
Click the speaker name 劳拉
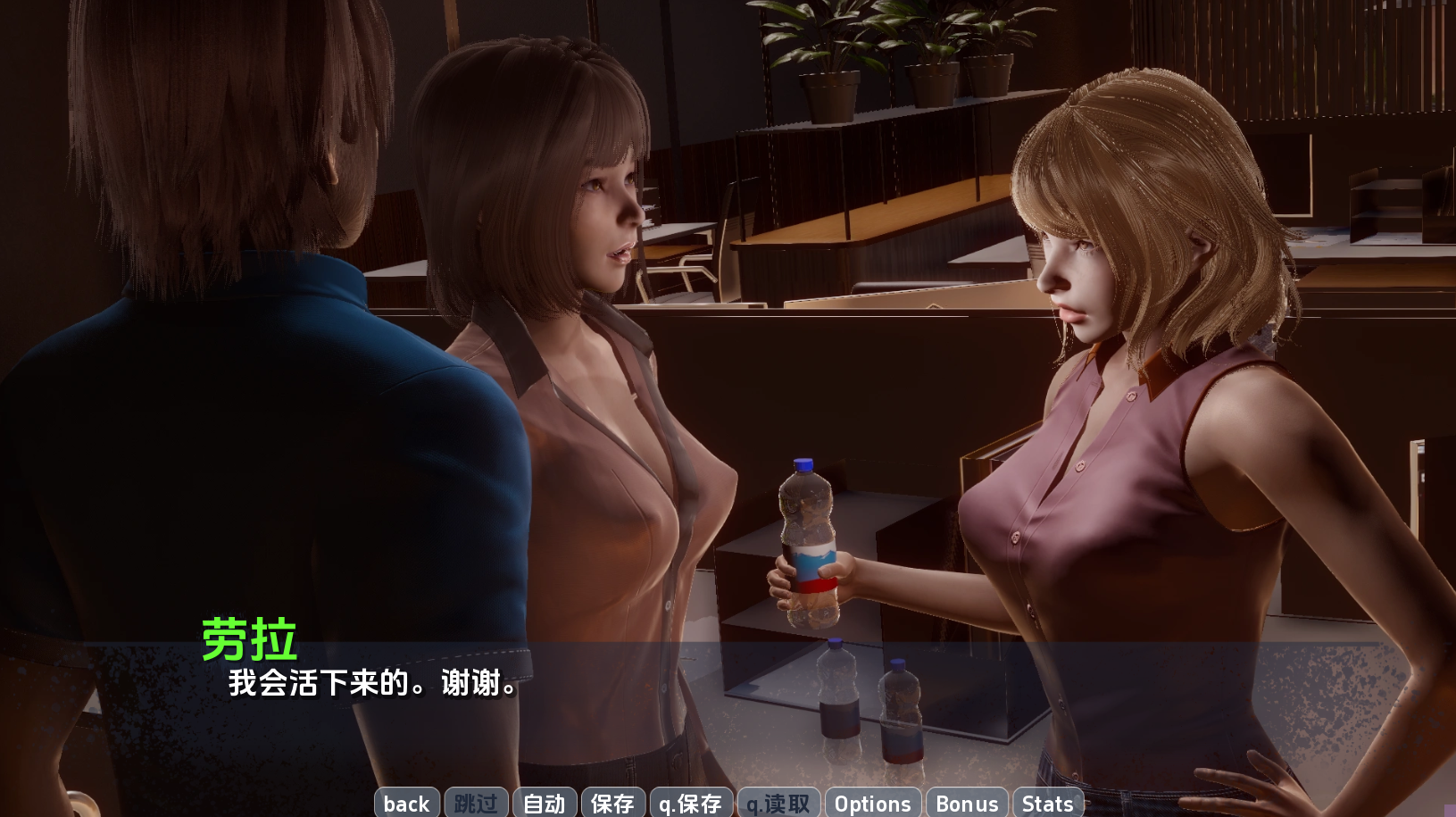tap(247, 636)
